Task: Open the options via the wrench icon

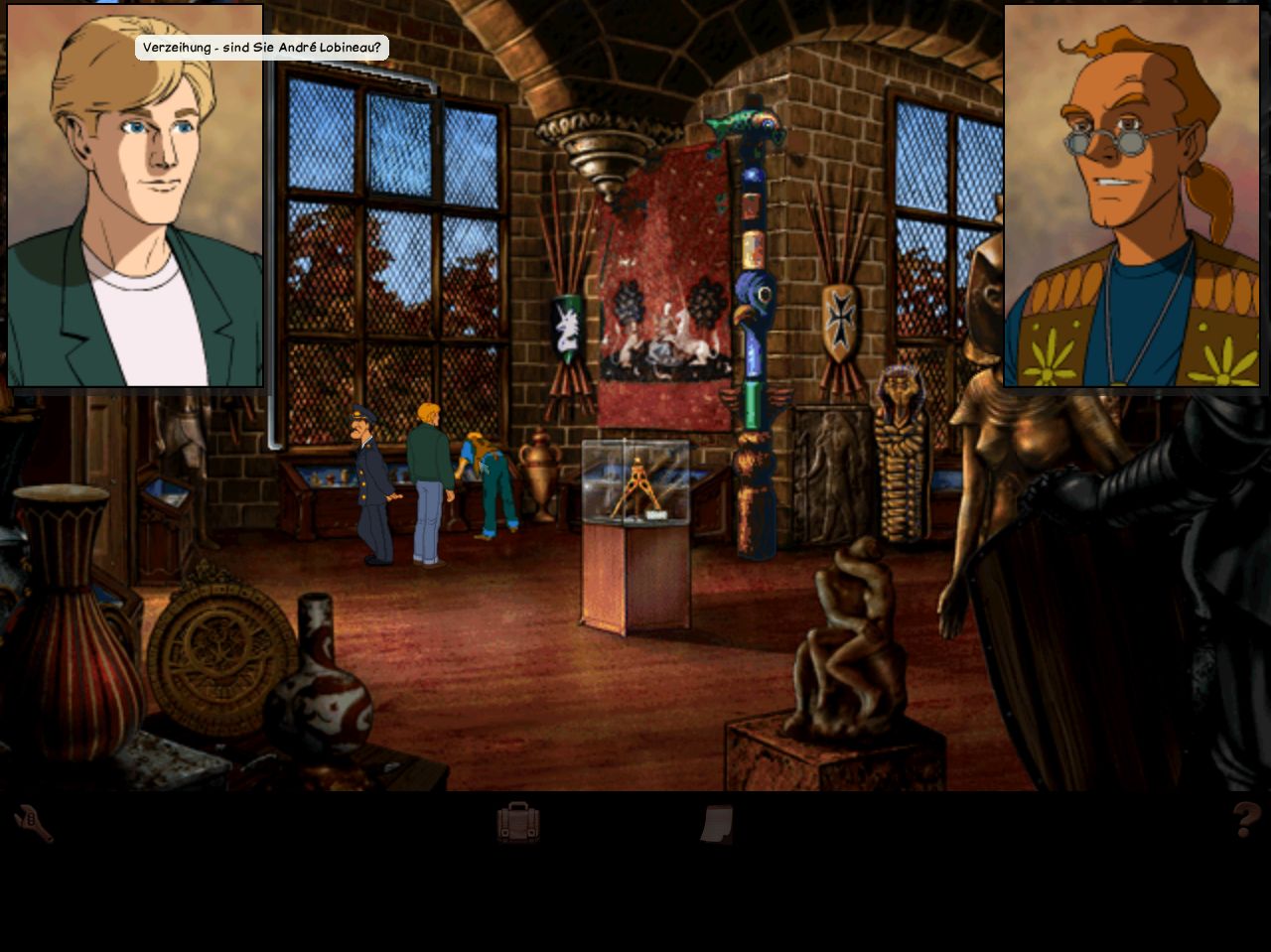Action: [33, 823]
